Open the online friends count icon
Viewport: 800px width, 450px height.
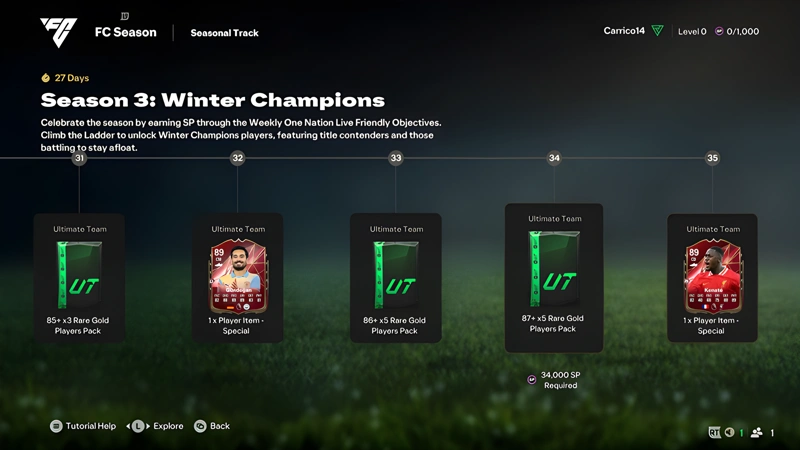pos(761,432)
